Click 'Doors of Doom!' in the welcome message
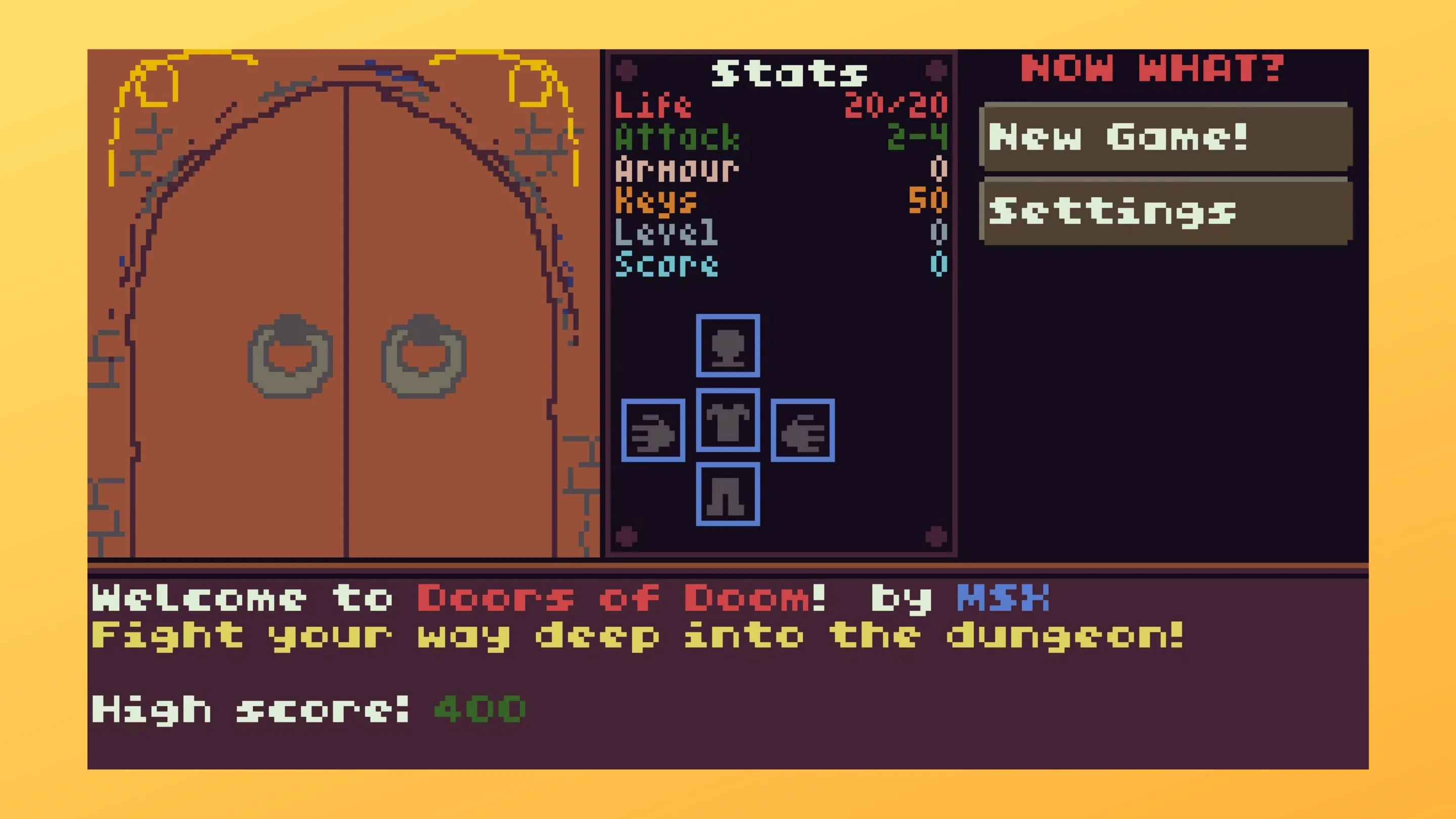 (x=621, y=598)
